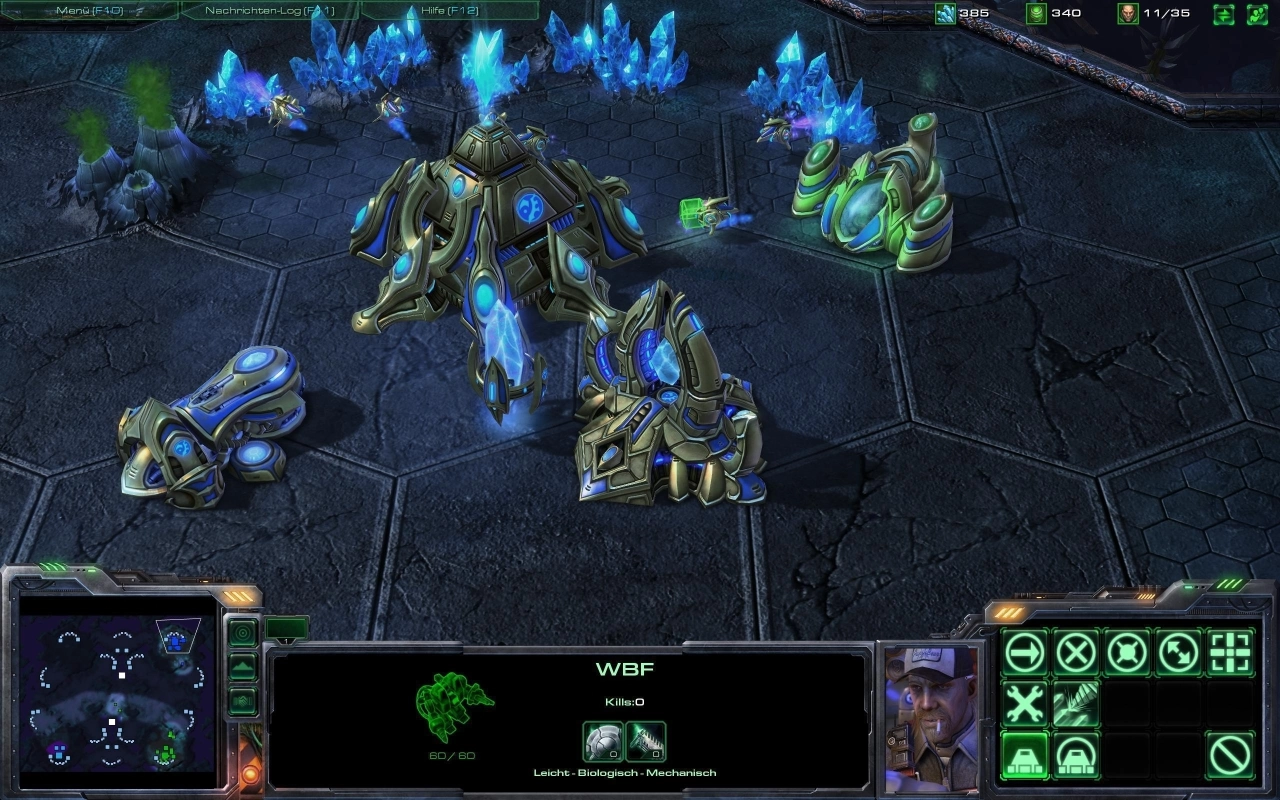Open the Nachrichten-Log

(268, 10)
